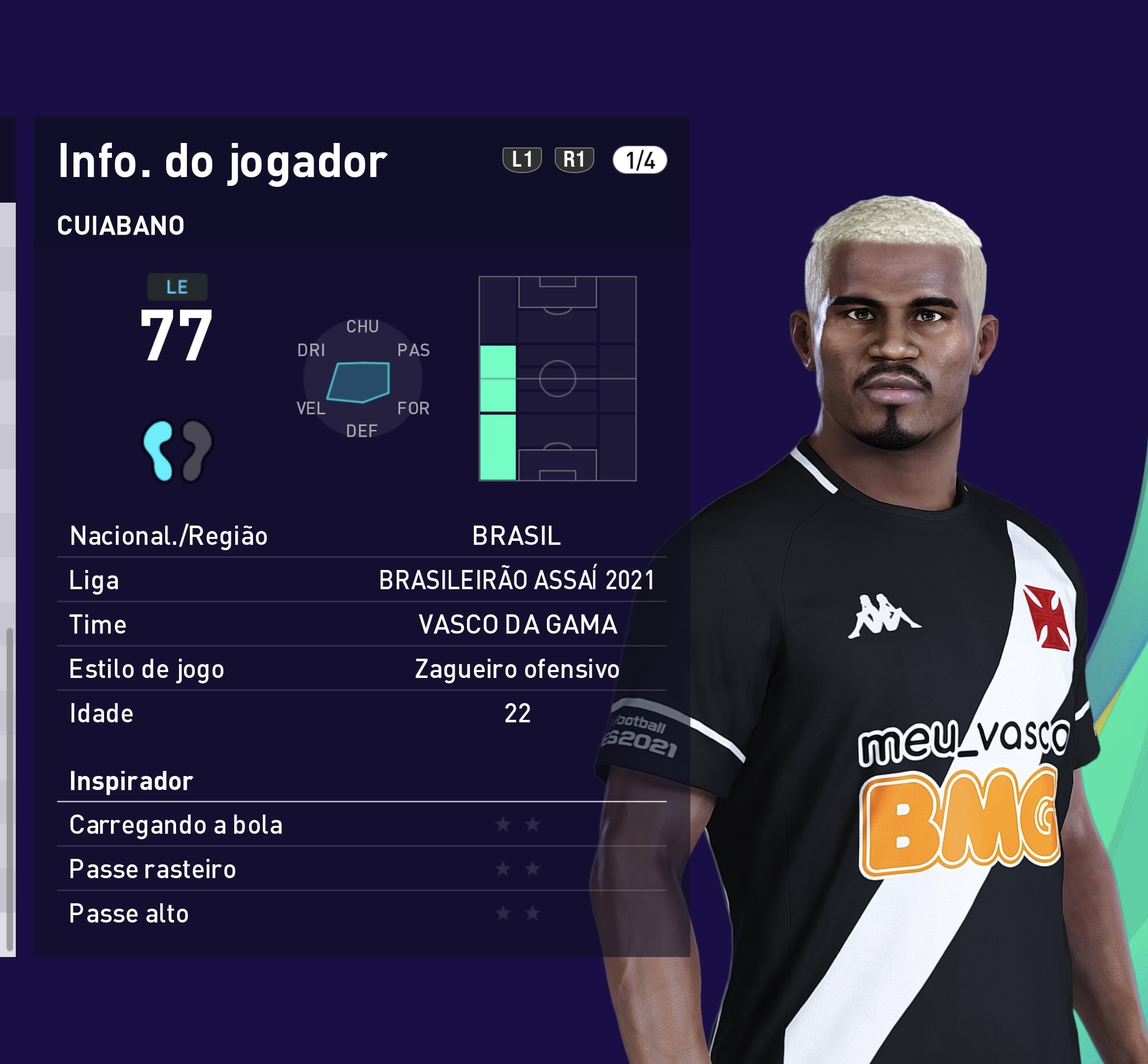Screen dimensions: 1148x1064
Task: Select the Time row showing Vasco da Gama
Action: pos(361,625)
